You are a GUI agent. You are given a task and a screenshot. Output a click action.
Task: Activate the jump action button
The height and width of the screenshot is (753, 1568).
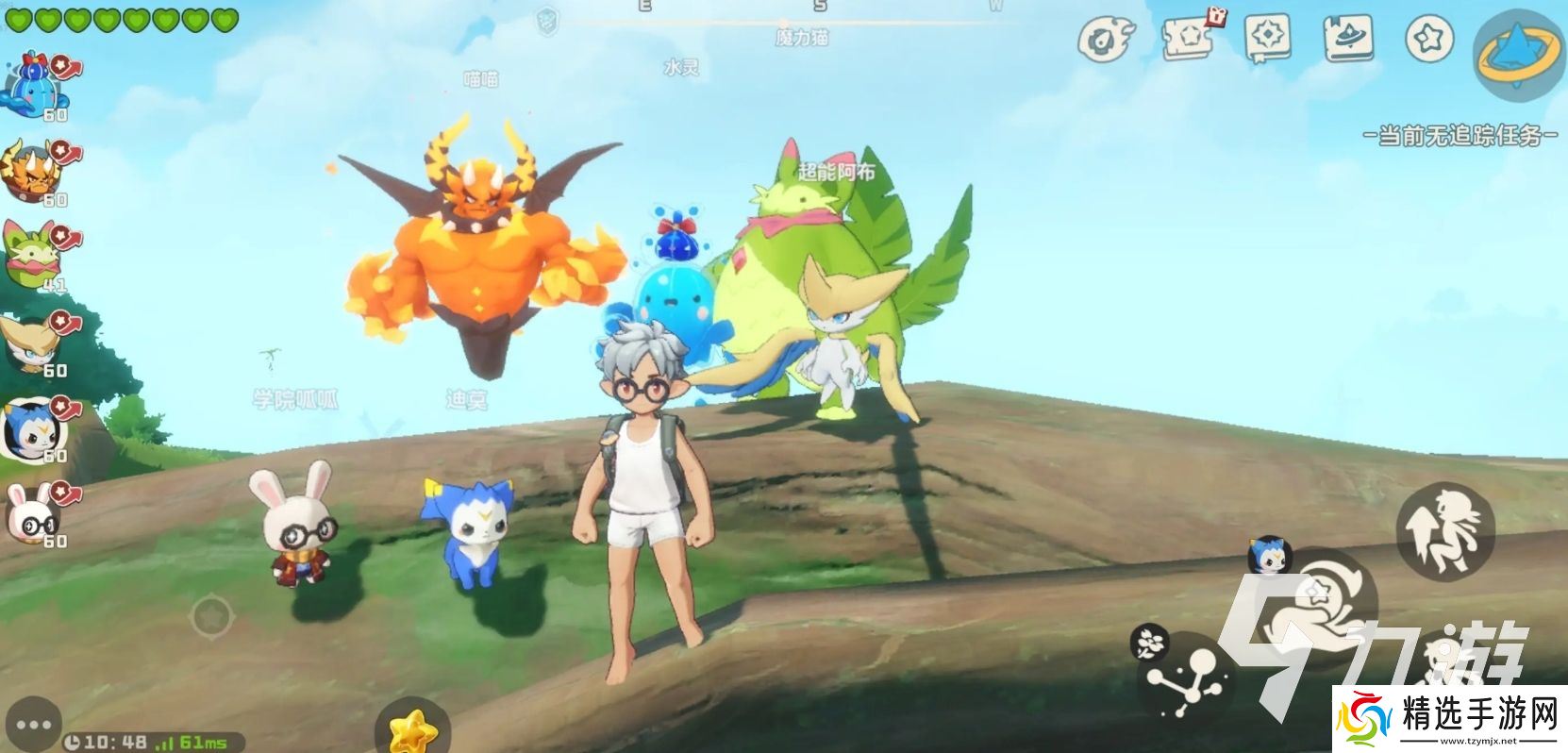click(x=1443, y=532)
